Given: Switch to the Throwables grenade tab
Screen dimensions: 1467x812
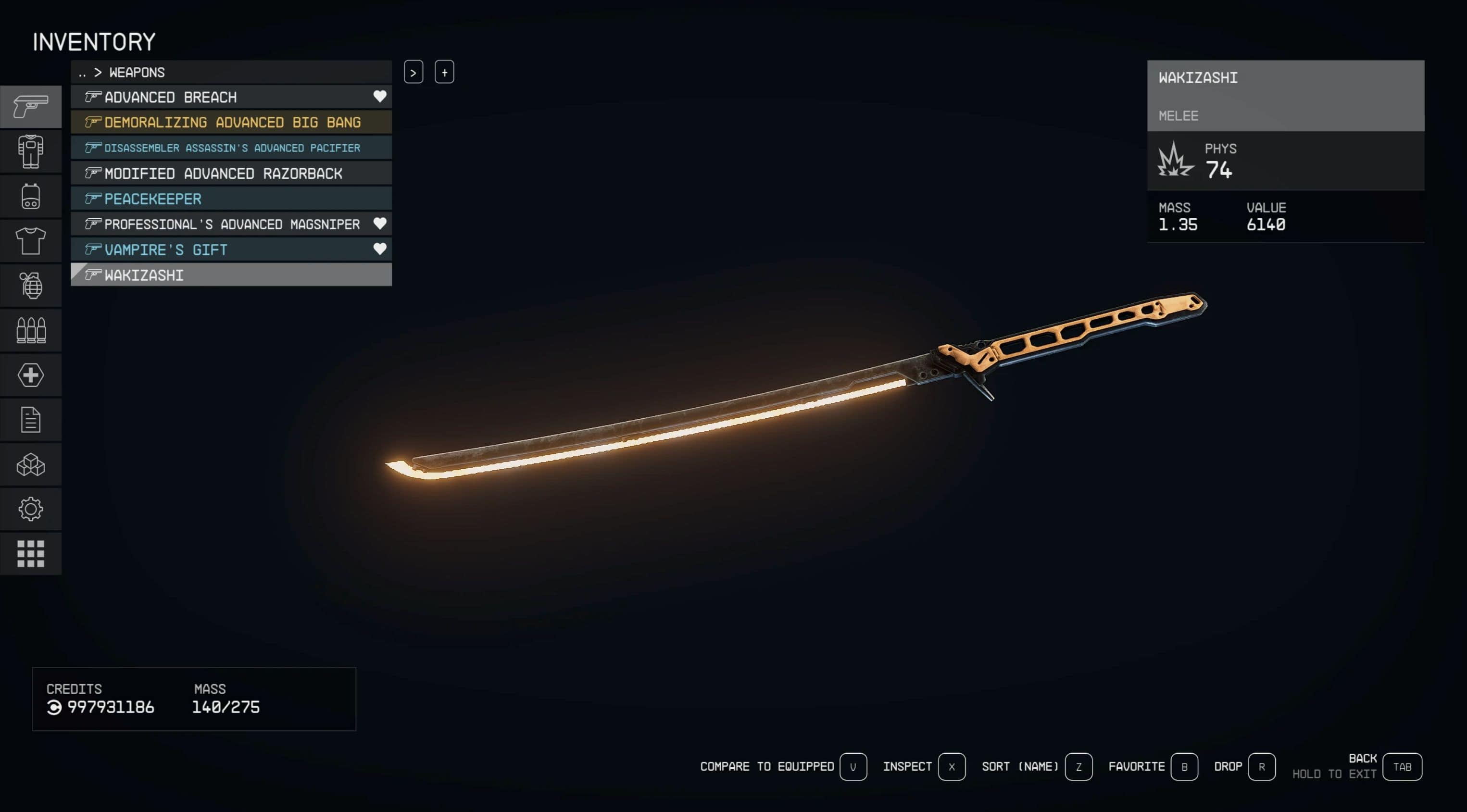Looking at the screenshot, I should click(x=31, y=286).
